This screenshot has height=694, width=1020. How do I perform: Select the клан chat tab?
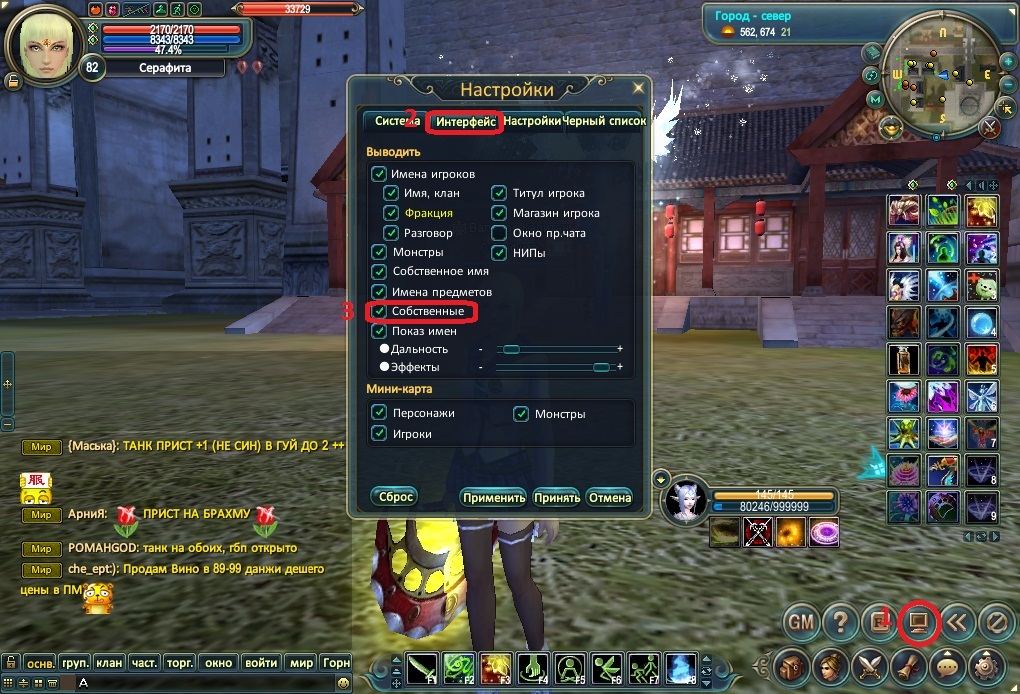[x=109, y=662]
